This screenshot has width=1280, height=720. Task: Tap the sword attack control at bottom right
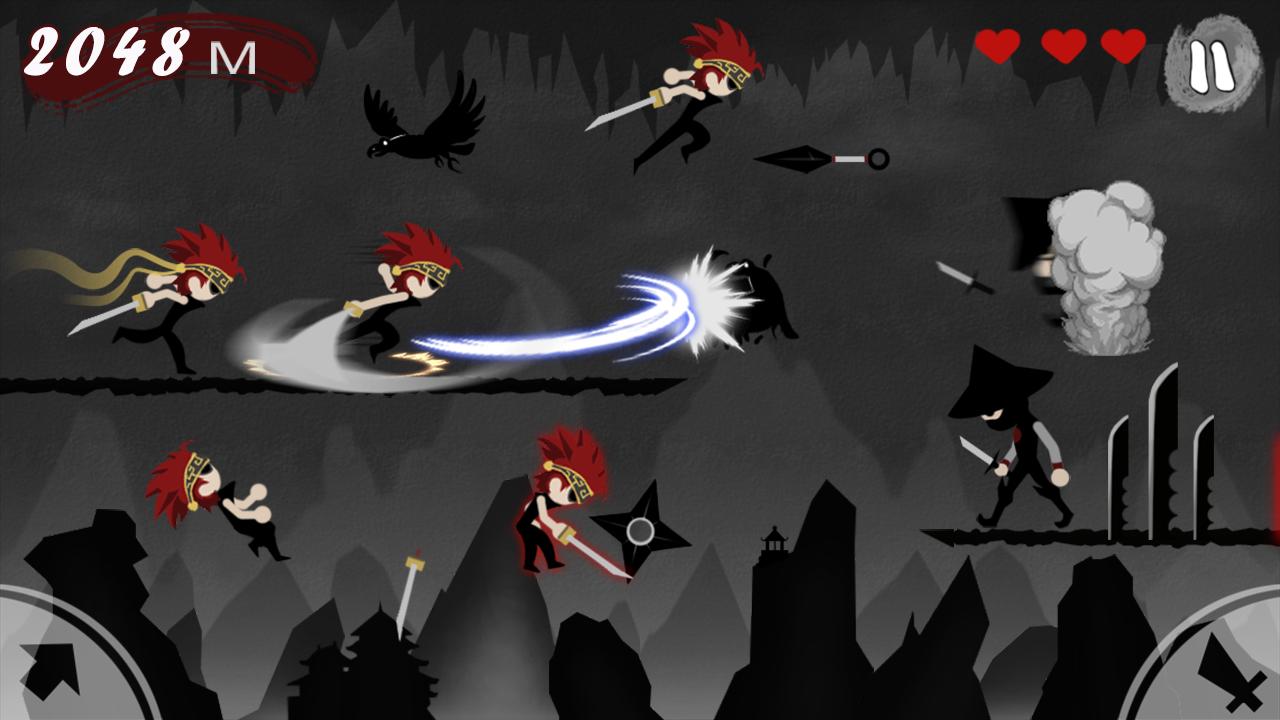(1235, 668)
